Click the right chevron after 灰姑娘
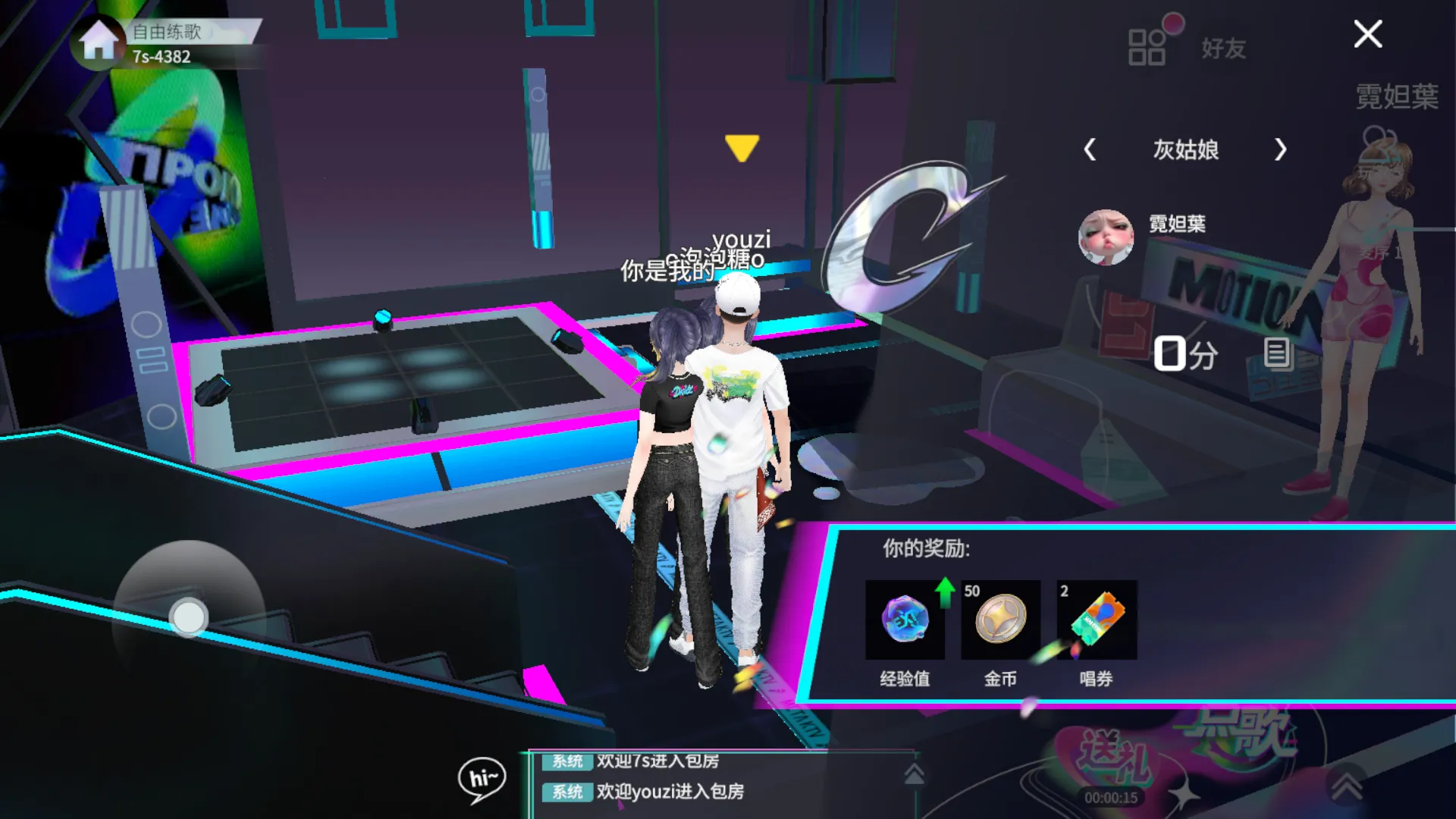Viewport: 1456px width, 819px height. tap(1280, 151)
